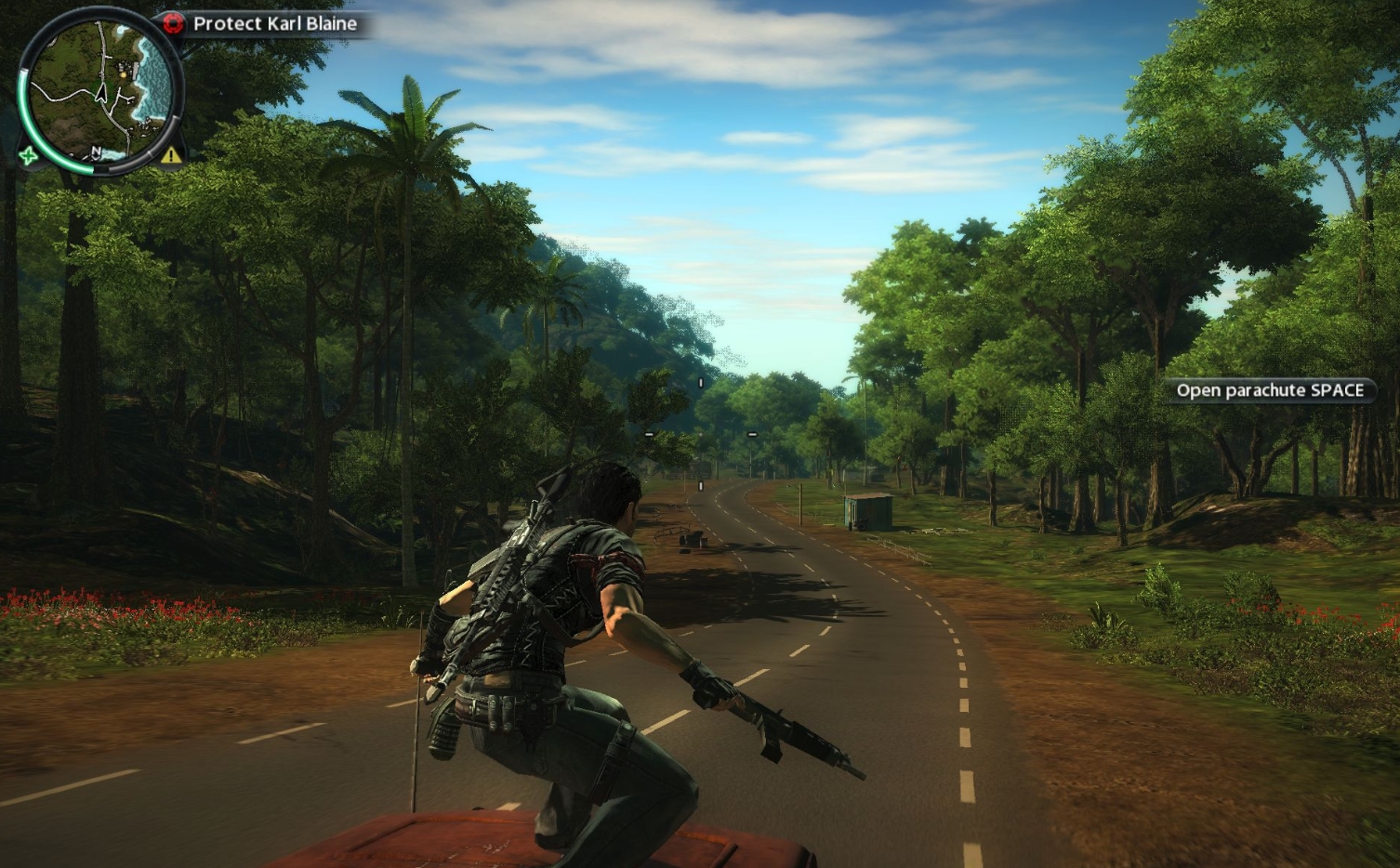Click the settlement marker on the minimap coastline
1400x868 pixels.
tap(127, 68)
